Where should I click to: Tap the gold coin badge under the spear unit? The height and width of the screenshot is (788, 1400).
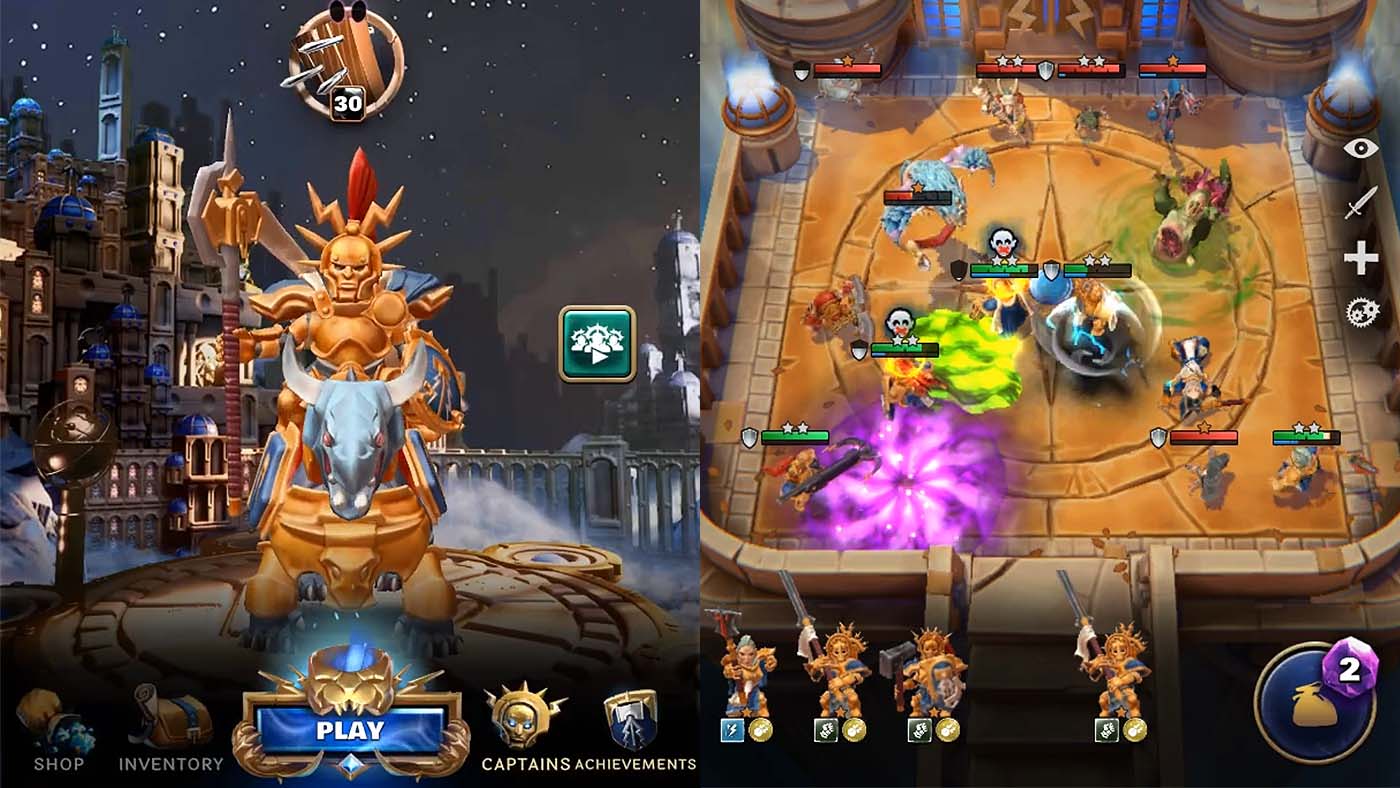[853, 731]
